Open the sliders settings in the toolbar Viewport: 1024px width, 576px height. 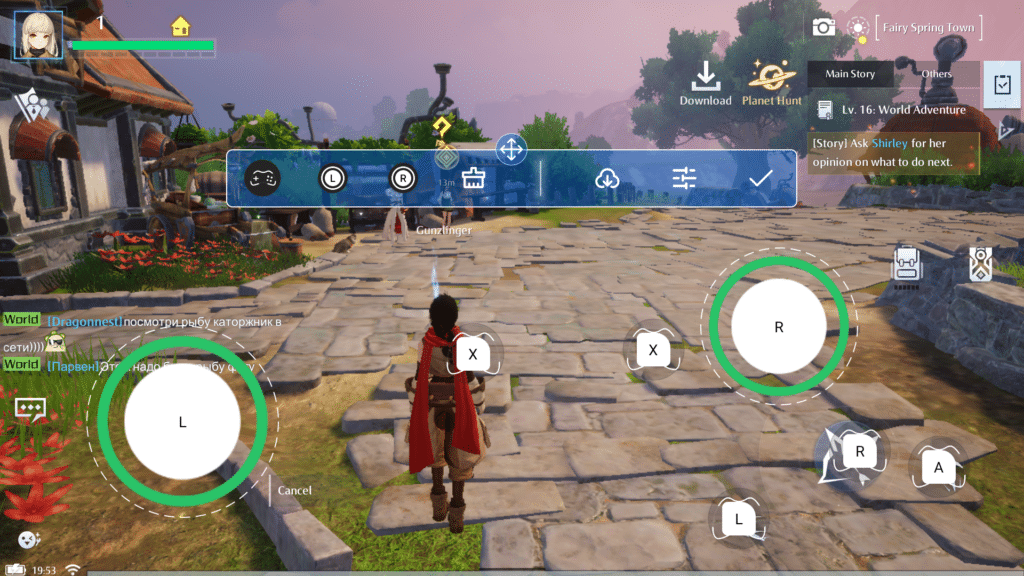[684, 178]
